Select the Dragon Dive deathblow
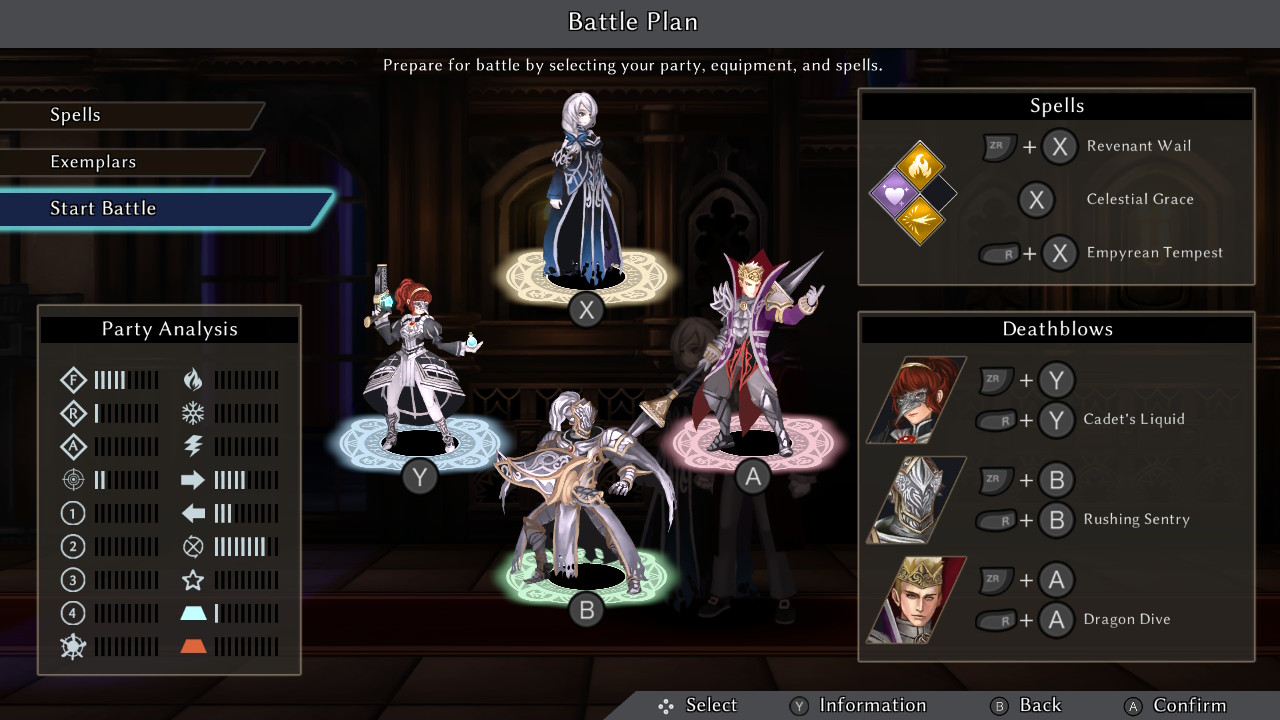 [1126, 620]
